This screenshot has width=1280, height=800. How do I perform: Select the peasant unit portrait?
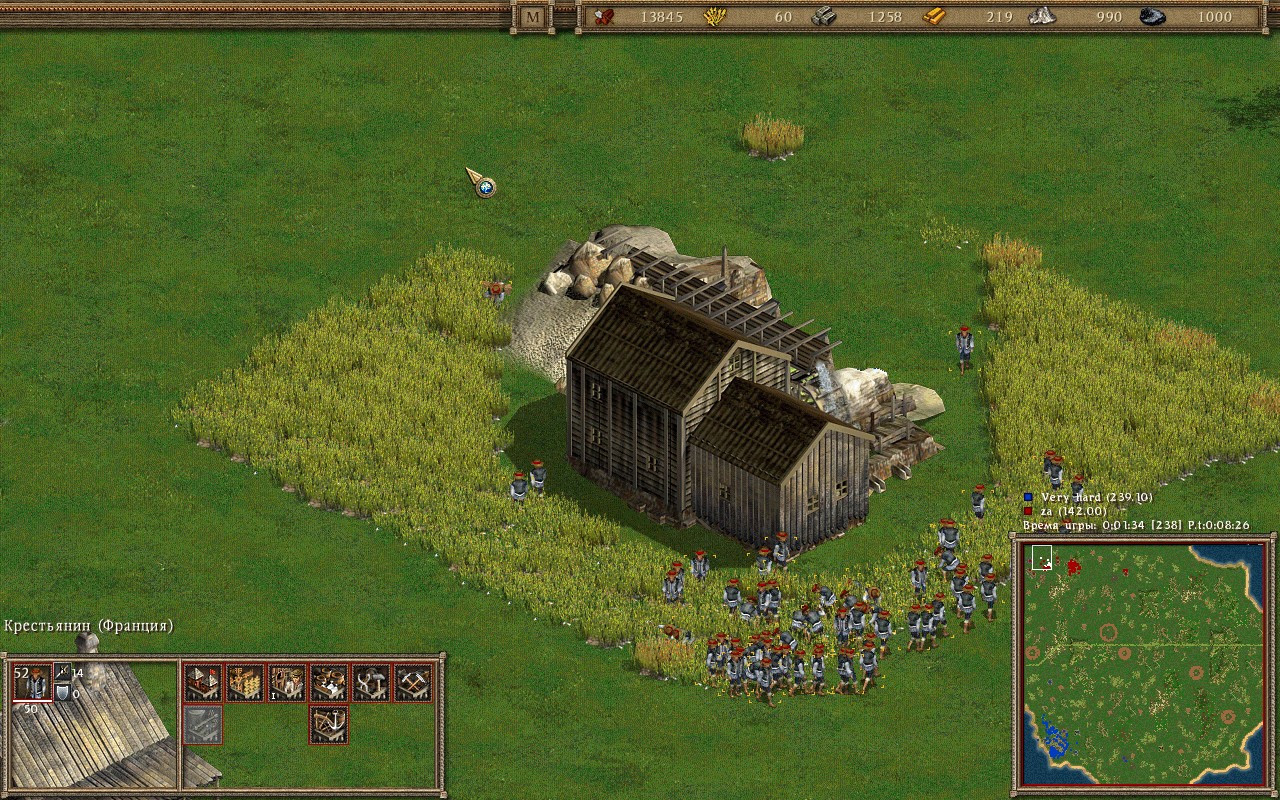coord(31,682)
